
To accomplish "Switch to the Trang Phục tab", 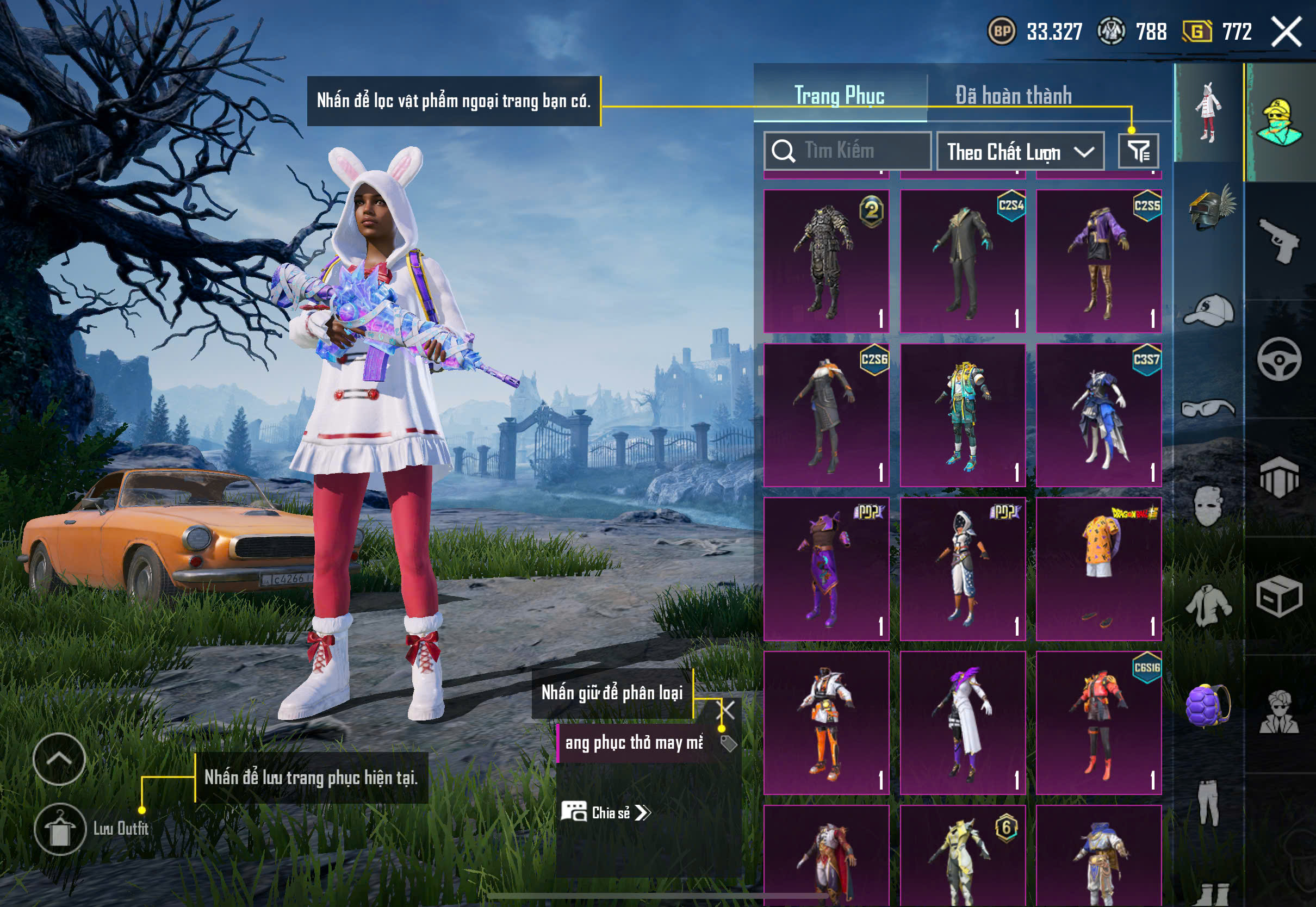I will coord(839,96).
